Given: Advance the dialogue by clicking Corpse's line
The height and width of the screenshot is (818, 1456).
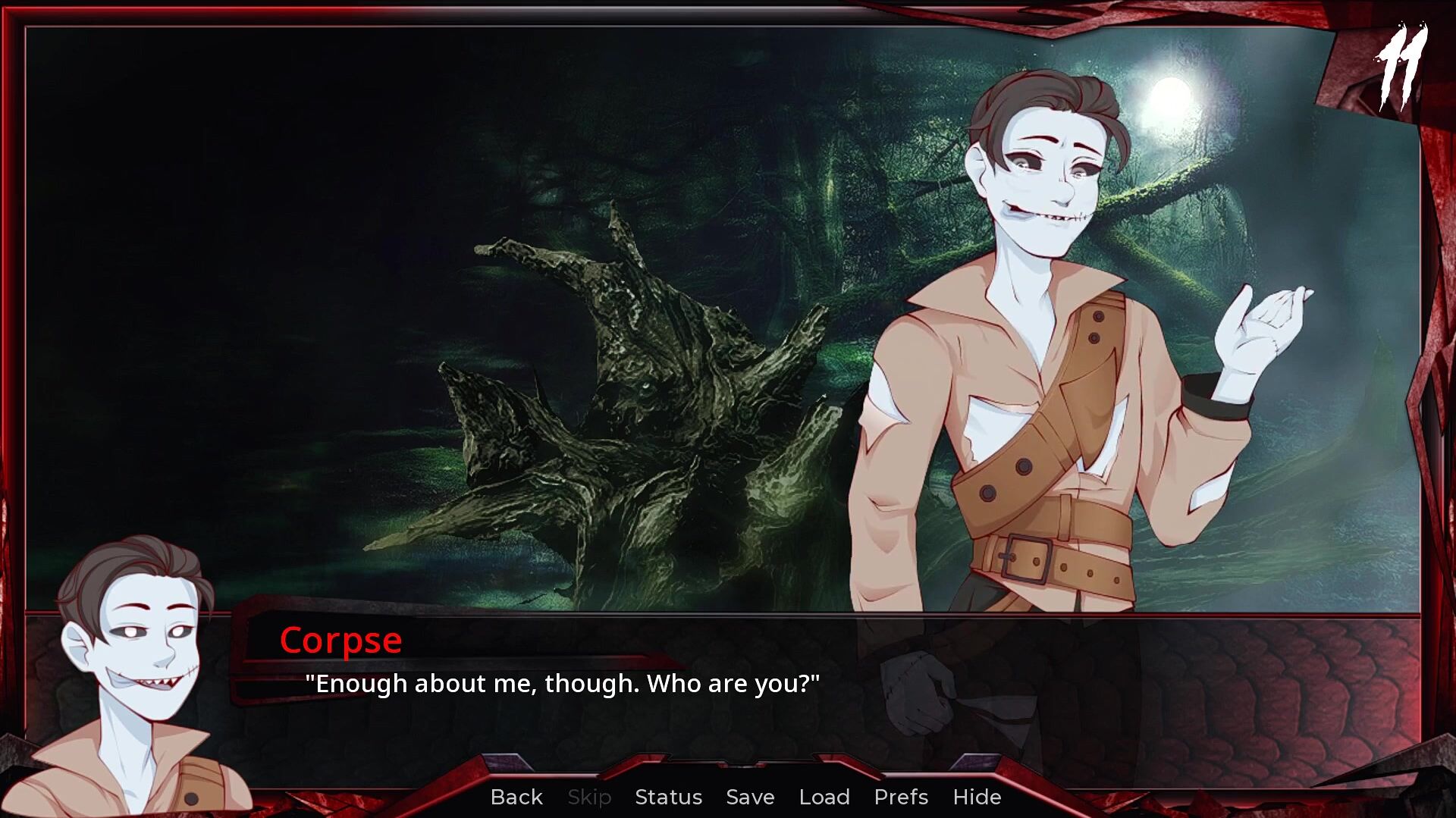Looking at the screenshot, I should [562, 684].
